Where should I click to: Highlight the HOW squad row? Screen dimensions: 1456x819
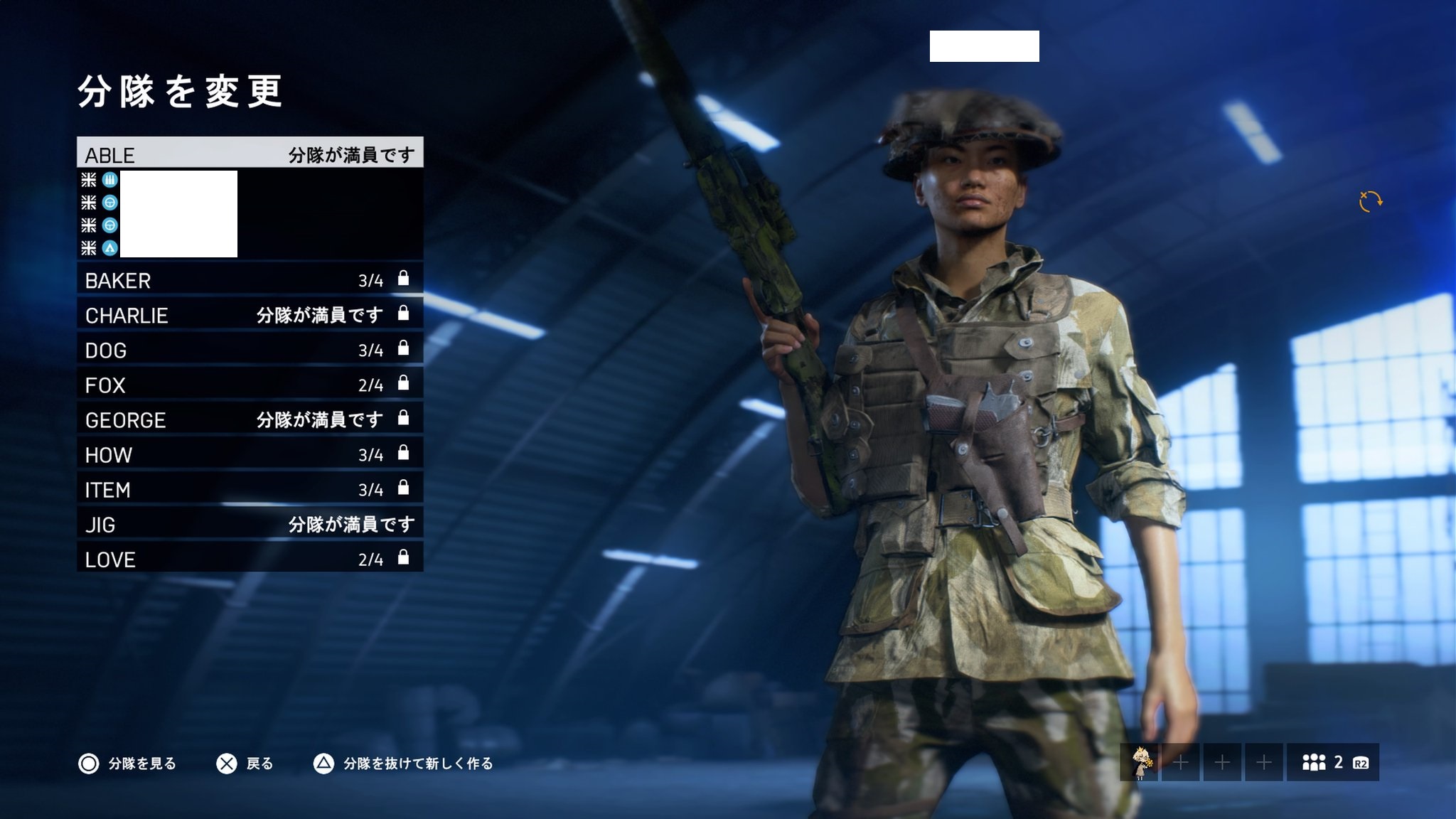250,454
